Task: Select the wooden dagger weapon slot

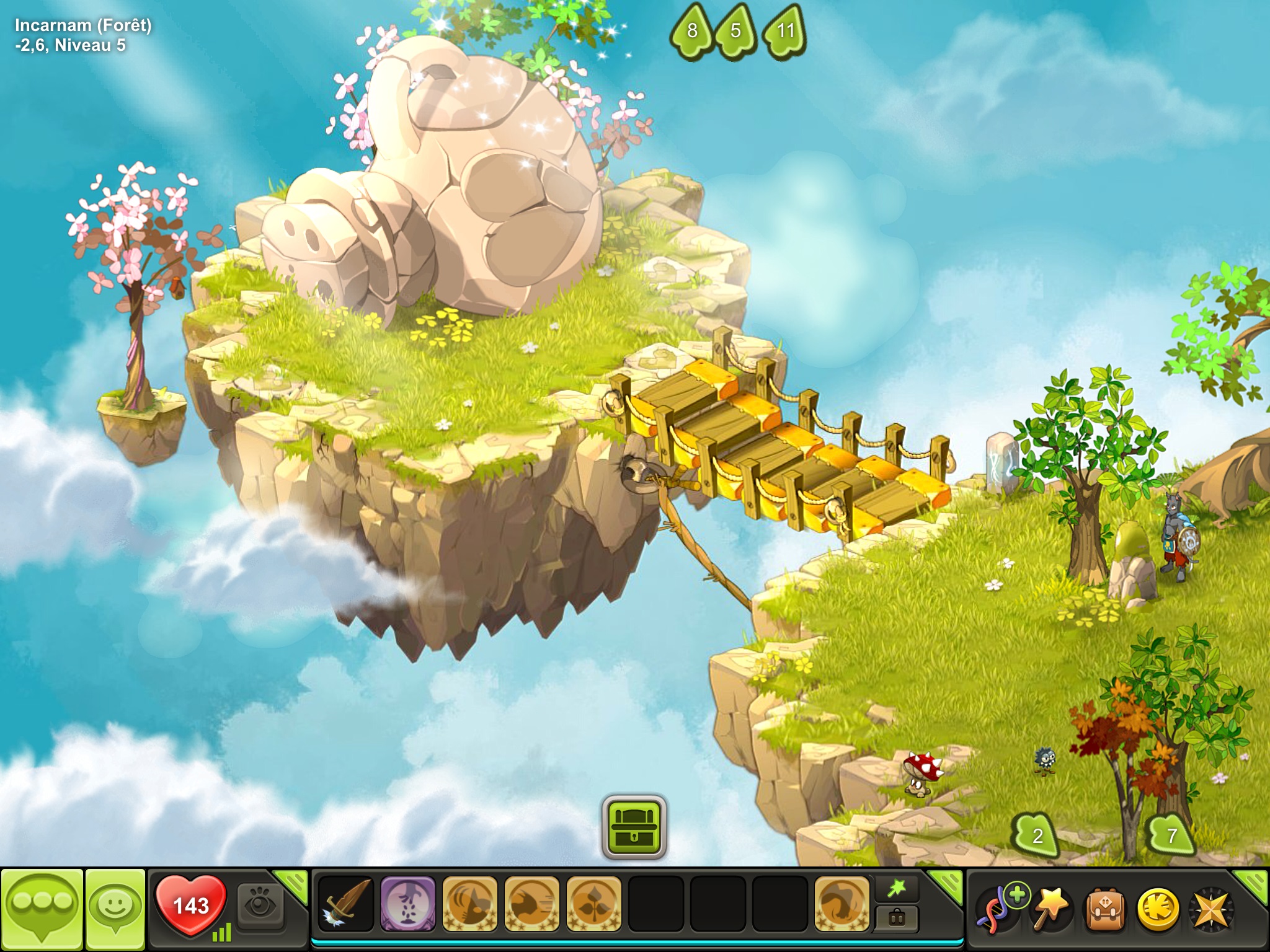Action: [346, 904]
